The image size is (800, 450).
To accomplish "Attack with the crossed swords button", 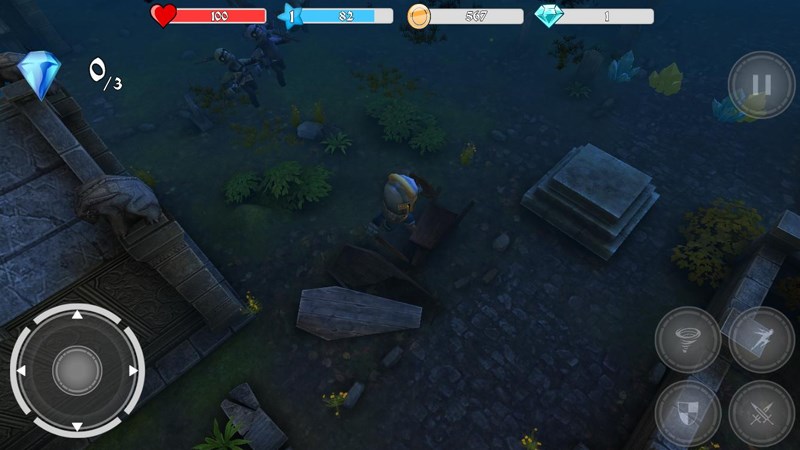I will click(761, 412).
